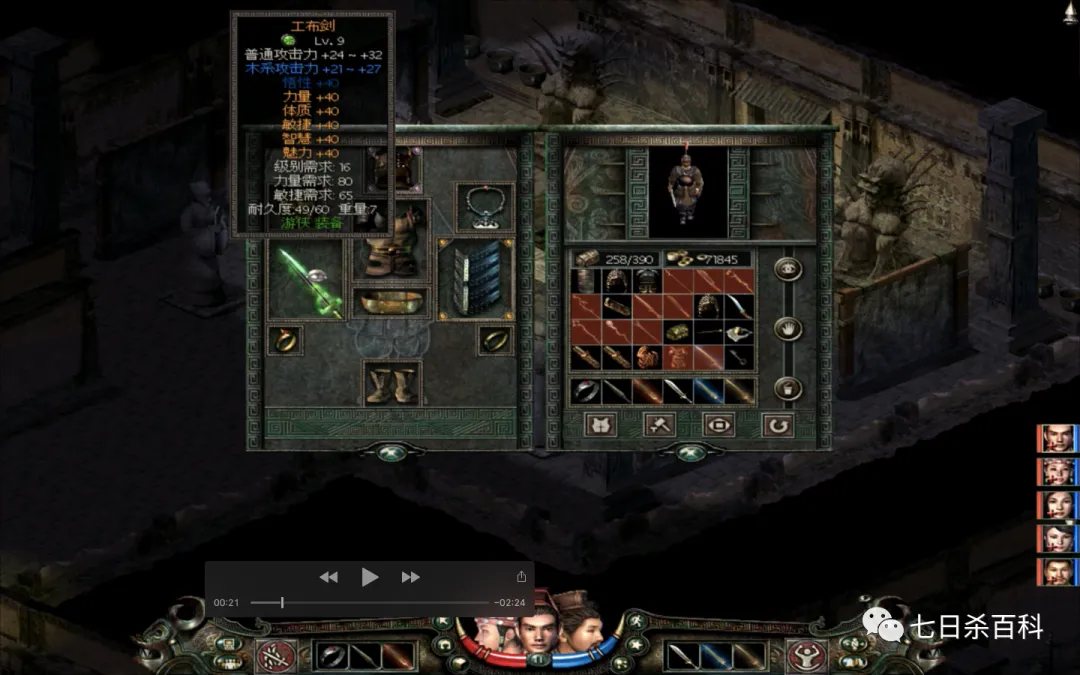Select the equipped necklace slot
Screen dimensions: 1080x675
click(485, 206)
